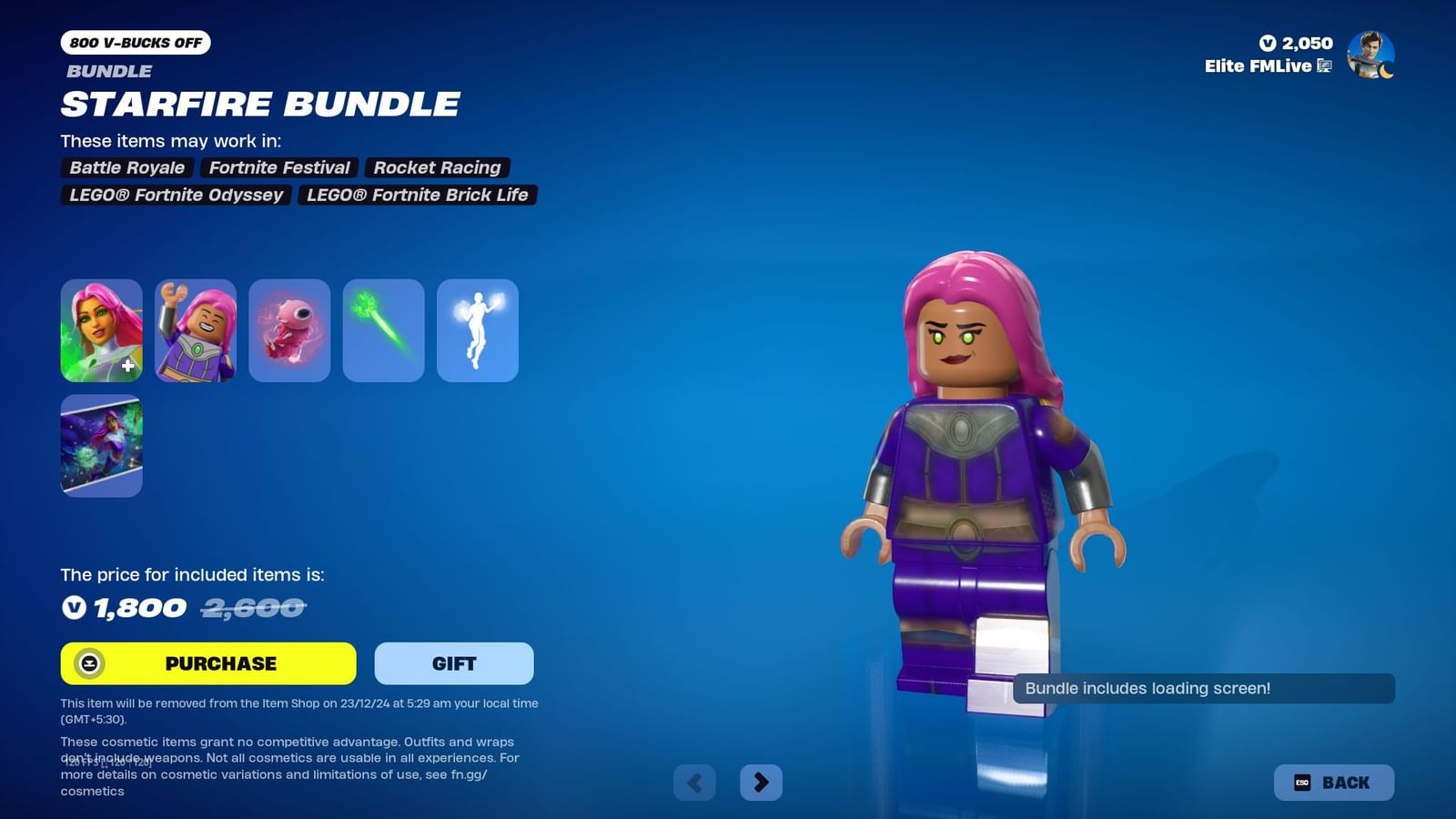Open the Starfire loading screen thumbnail
Screen dimensions: 1456x819
coord(101,446)
